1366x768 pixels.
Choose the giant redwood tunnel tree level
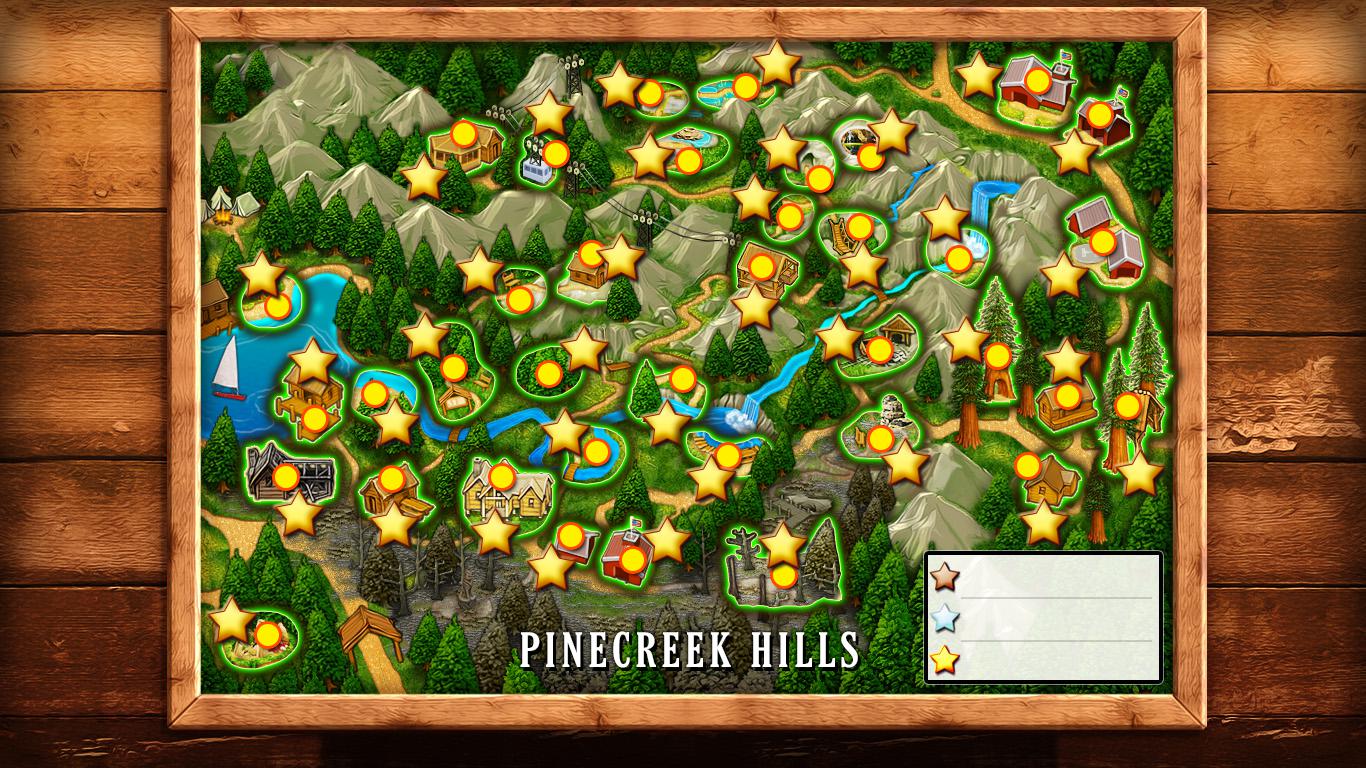coord(997,356)
